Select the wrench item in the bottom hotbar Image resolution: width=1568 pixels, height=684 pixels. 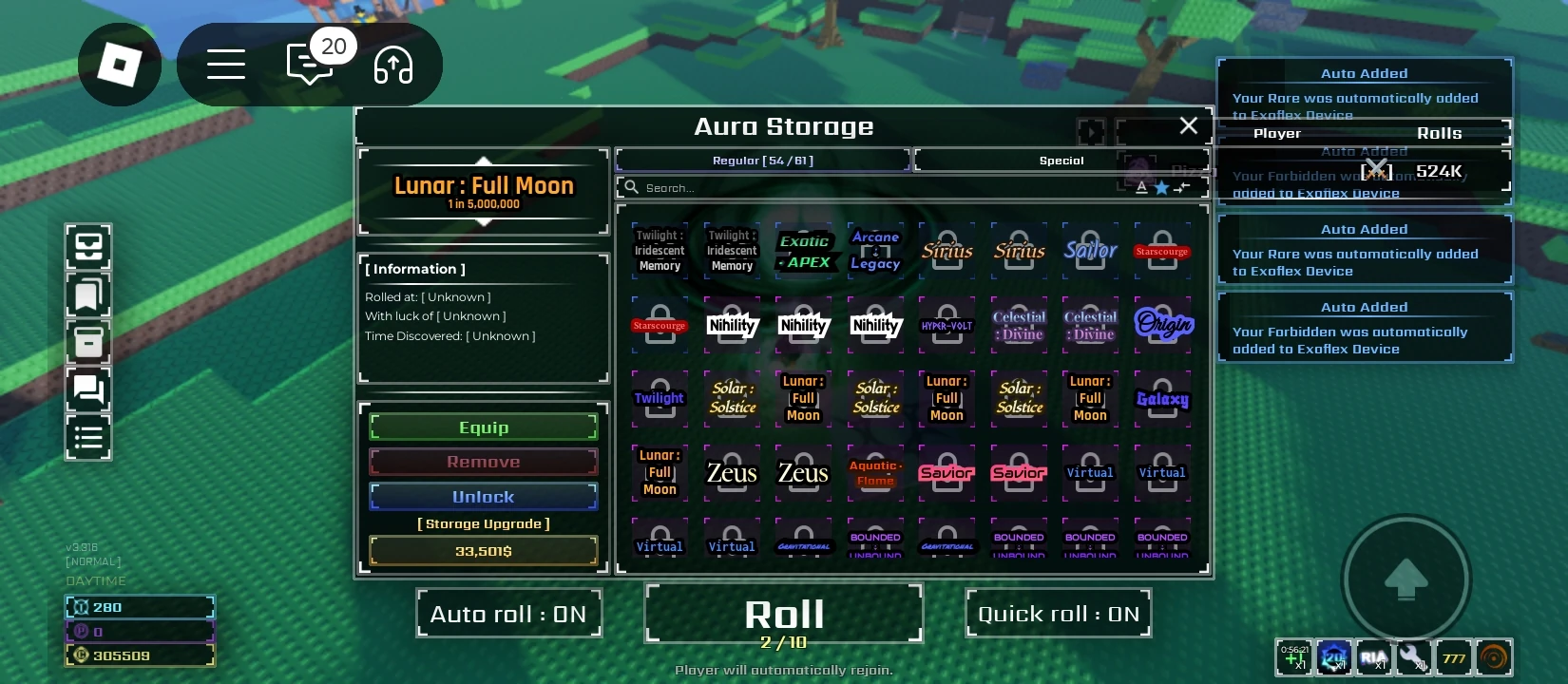1414,656
